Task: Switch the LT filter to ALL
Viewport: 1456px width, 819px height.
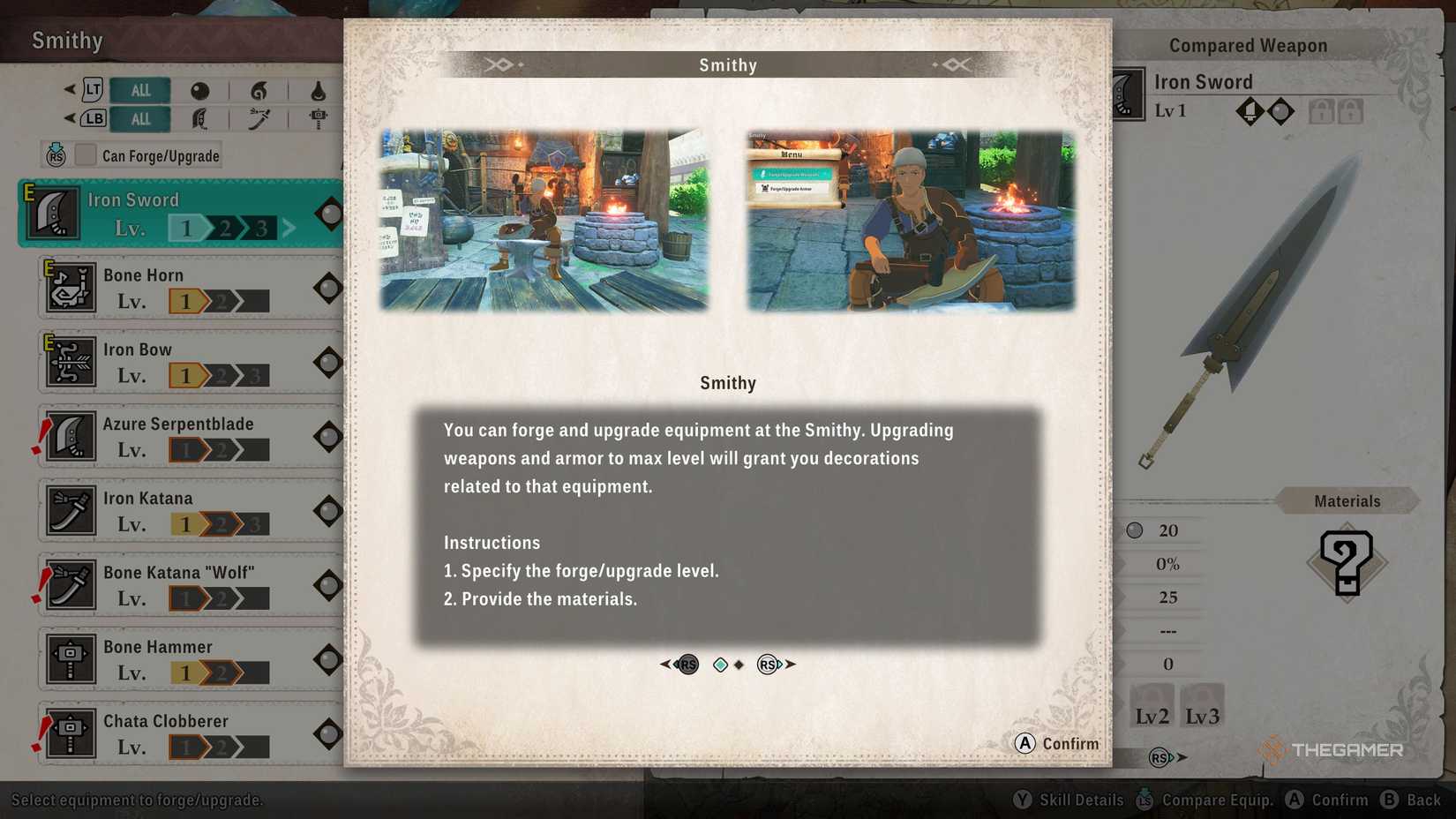Action: click(139, 89)
